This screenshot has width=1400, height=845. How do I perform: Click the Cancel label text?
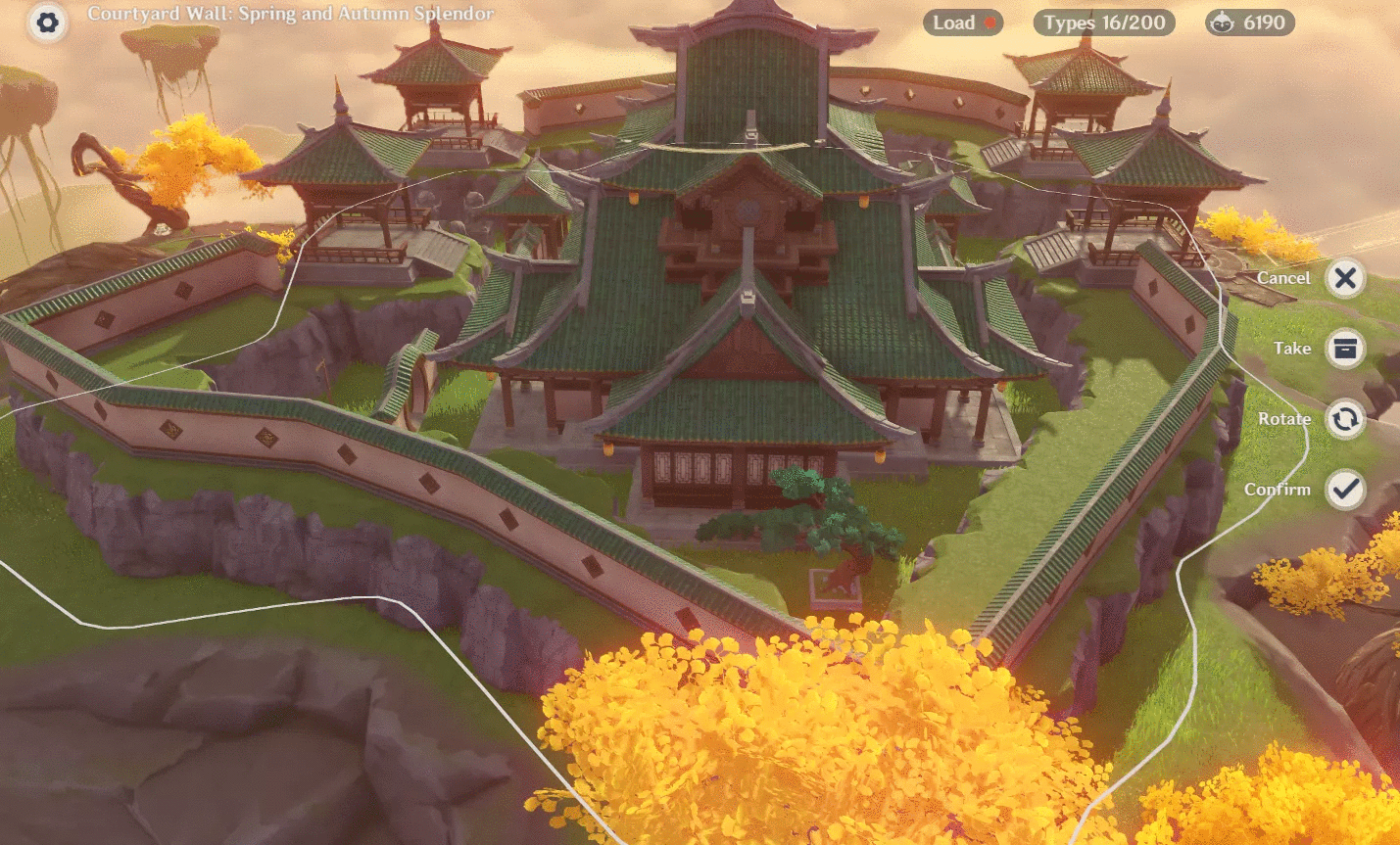coord(1282,278)
